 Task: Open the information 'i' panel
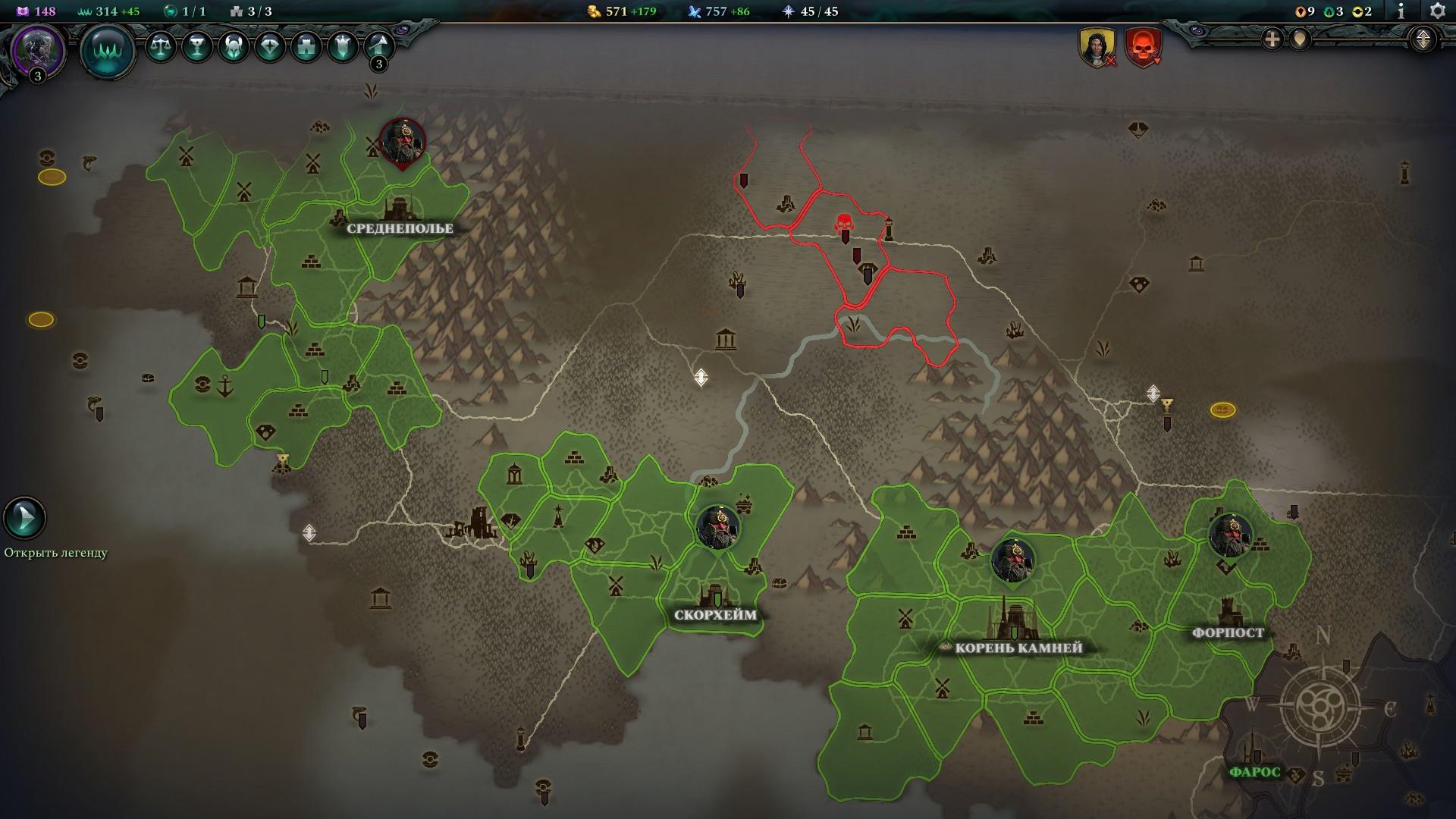point(1401,11)
